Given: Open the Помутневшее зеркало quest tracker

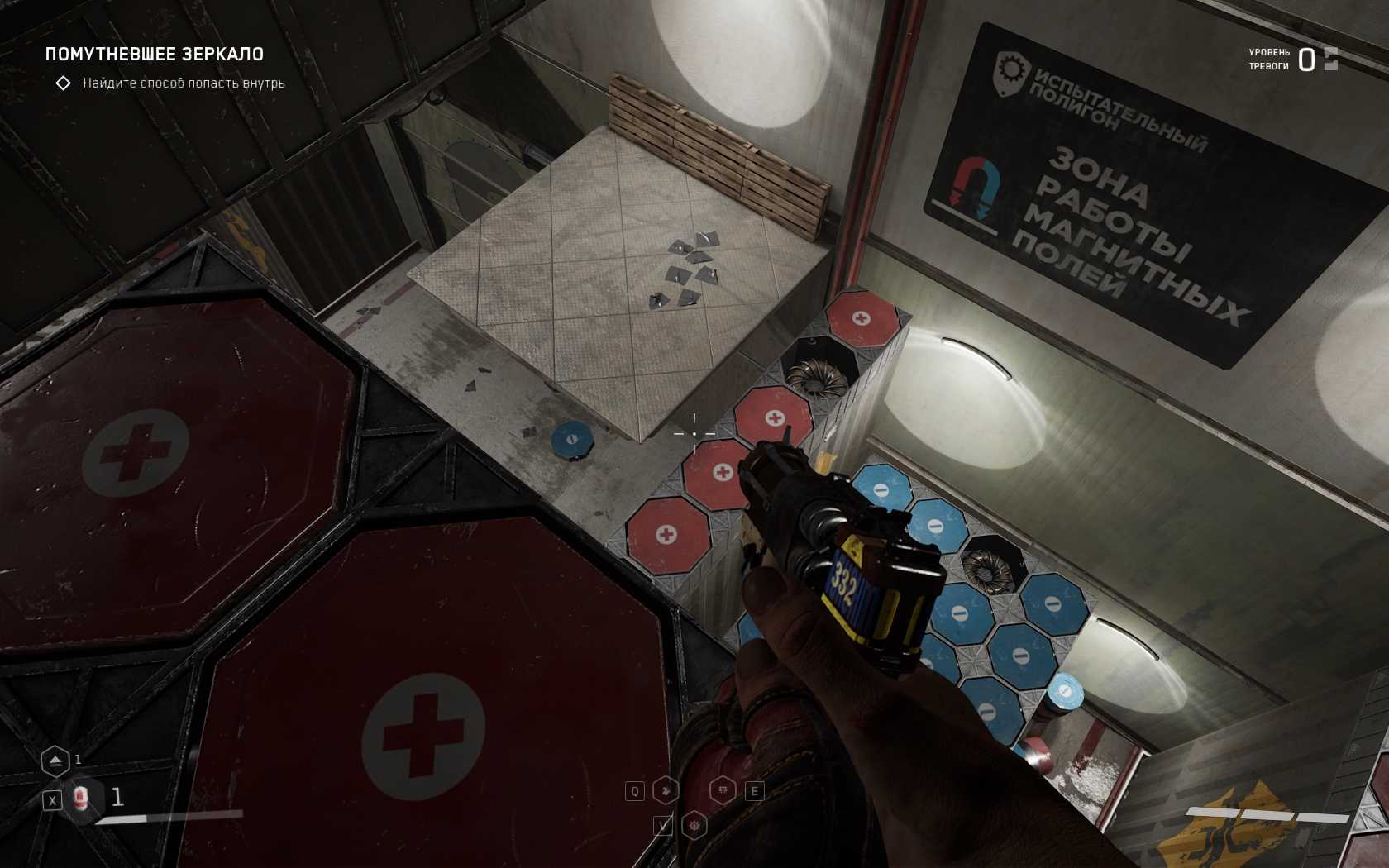Looking at the screenshot, I should [x=154, y=55].
